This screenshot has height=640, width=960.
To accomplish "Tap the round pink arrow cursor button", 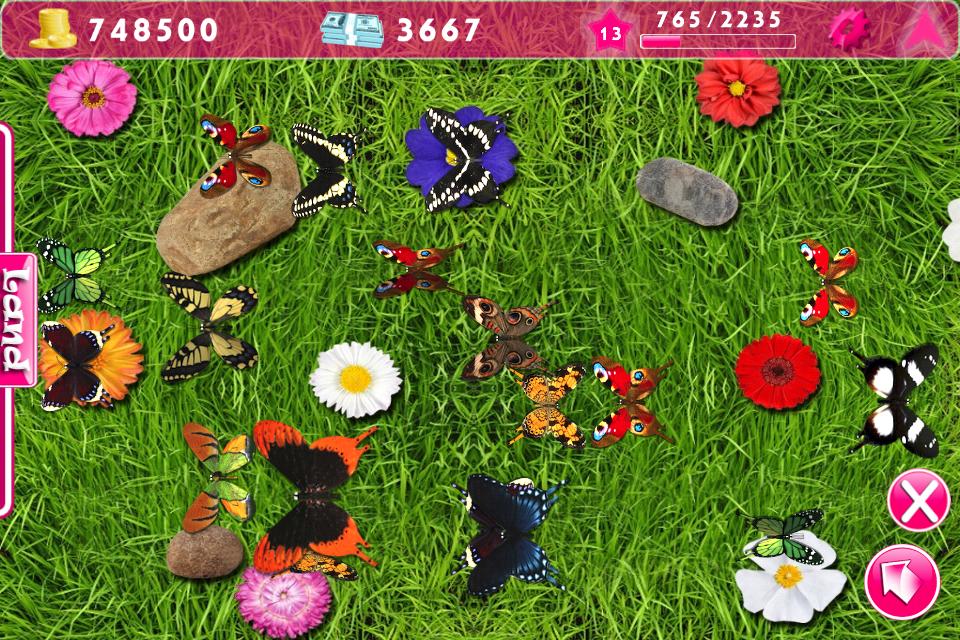I will tap(902, 582).
